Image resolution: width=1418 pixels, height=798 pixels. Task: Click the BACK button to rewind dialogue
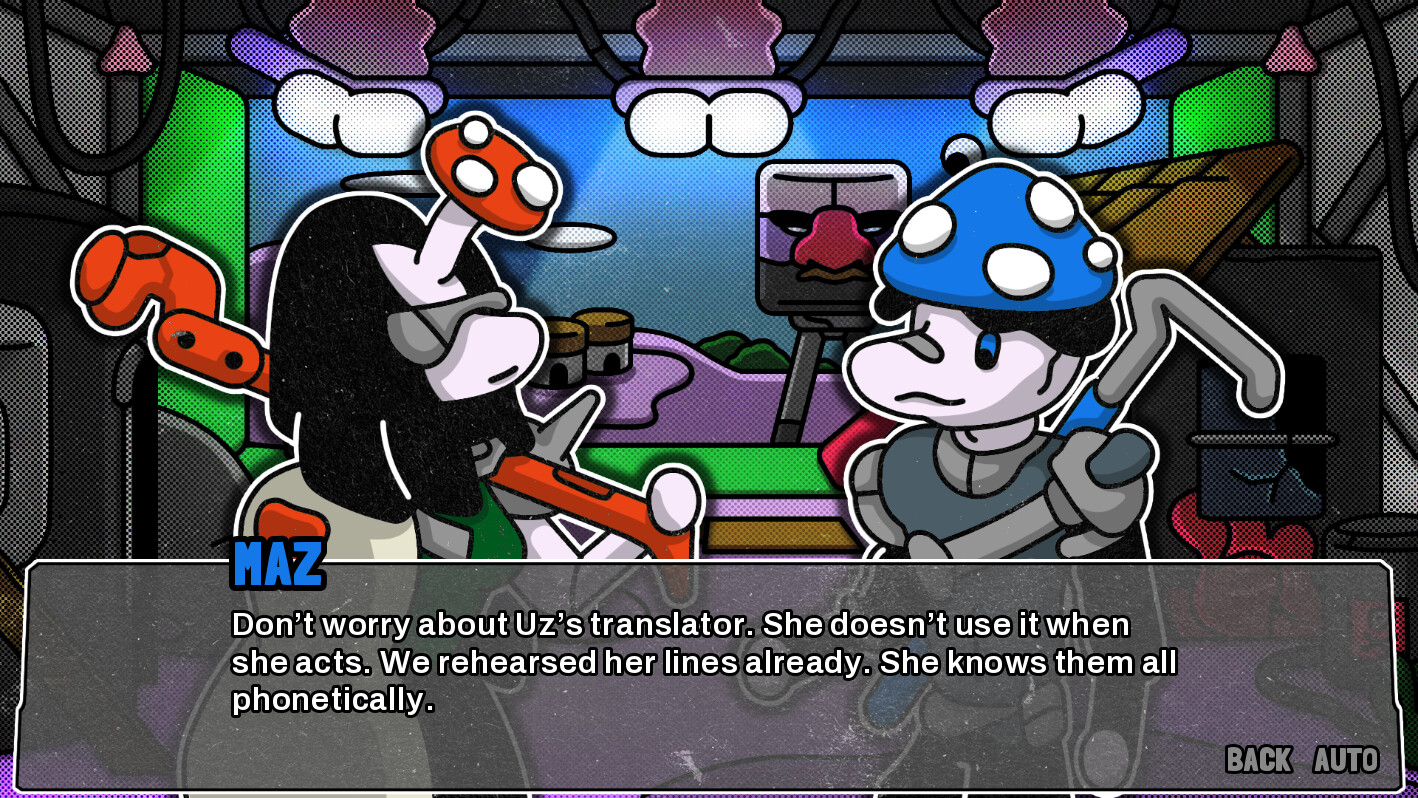point(1258,760)
